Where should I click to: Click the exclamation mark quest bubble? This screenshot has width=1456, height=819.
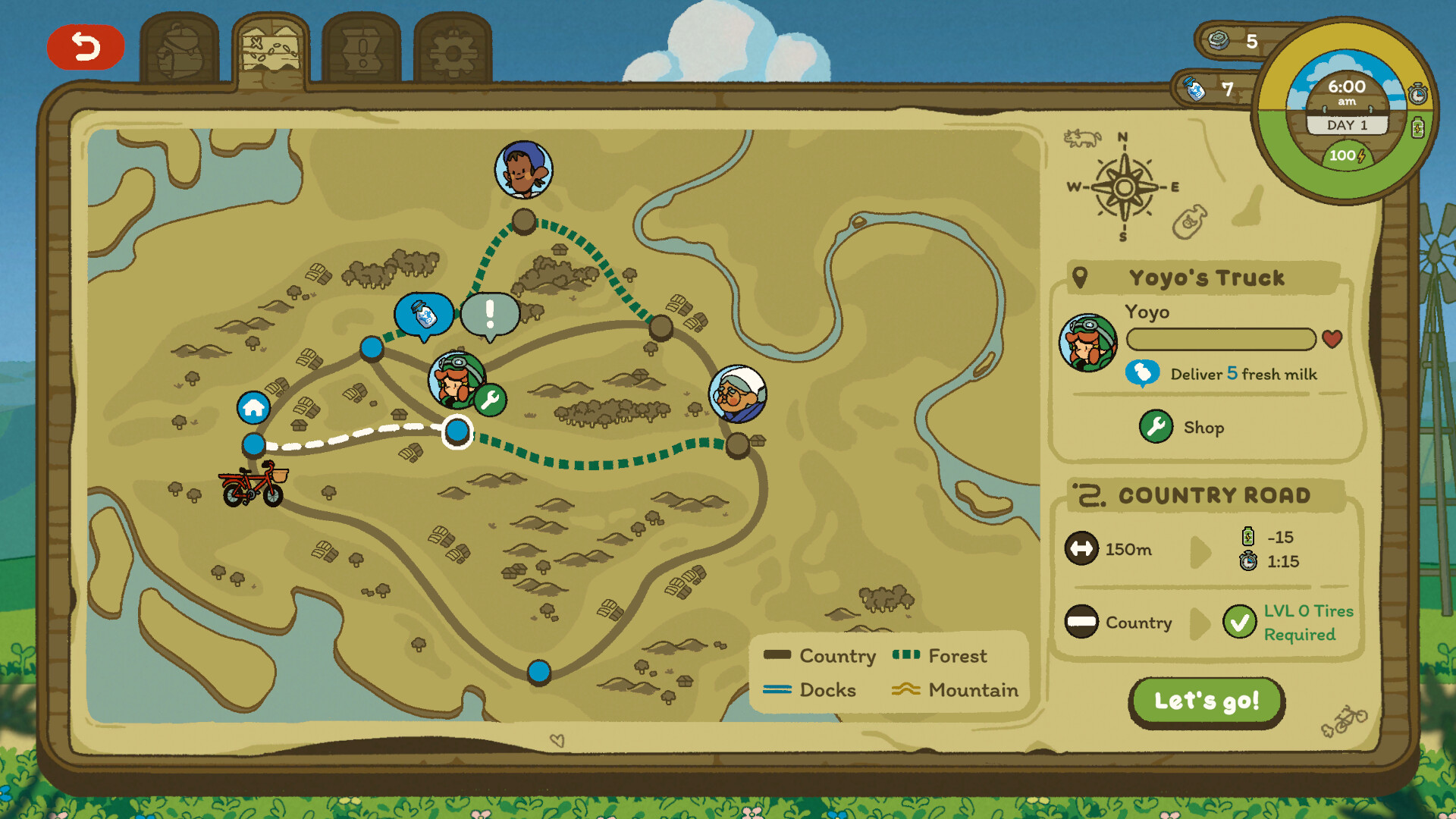pyautogui.click(x=488, y=313)
